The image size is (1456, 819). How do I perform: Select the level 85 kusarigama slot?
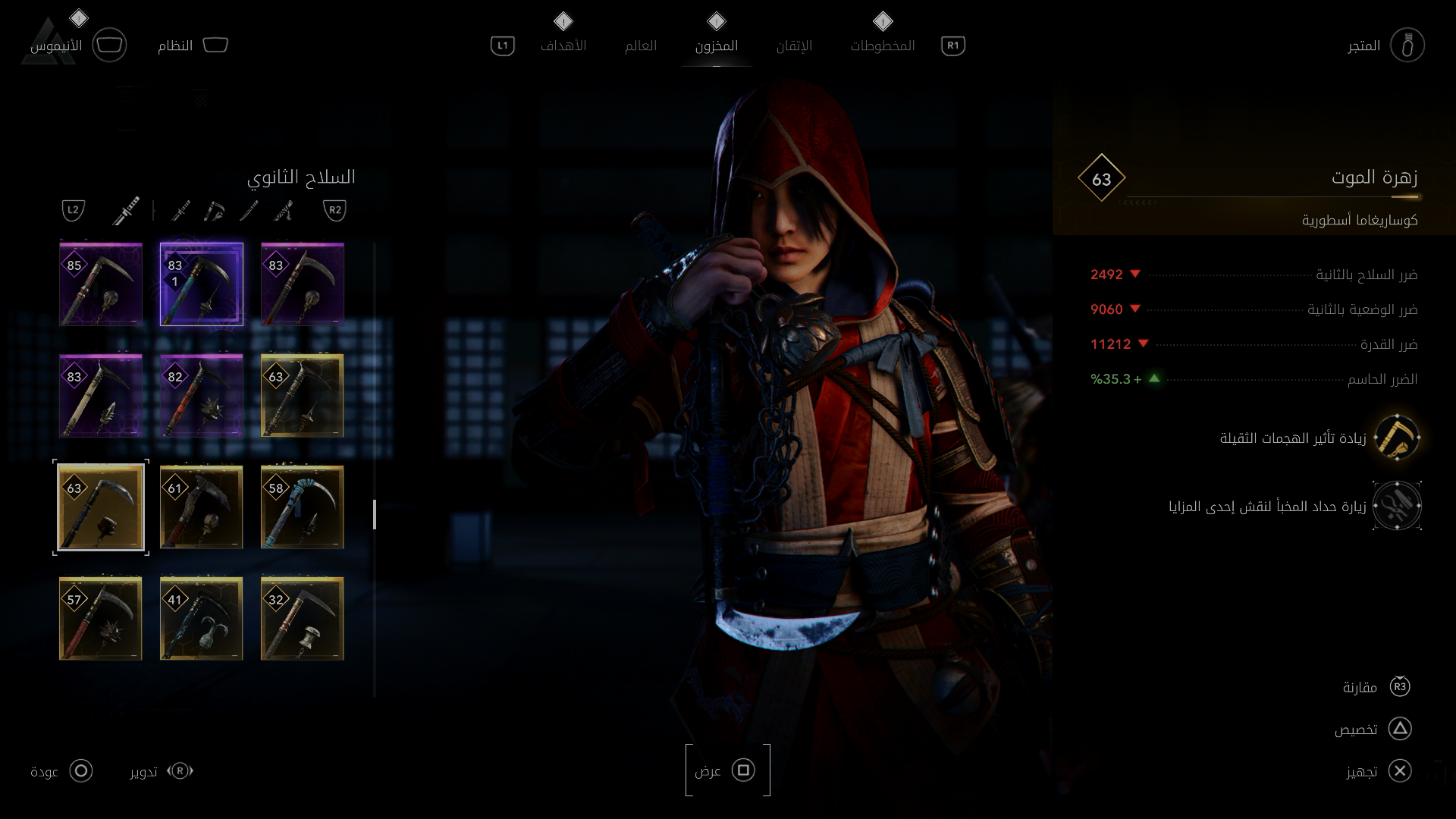tap(101, 284)
